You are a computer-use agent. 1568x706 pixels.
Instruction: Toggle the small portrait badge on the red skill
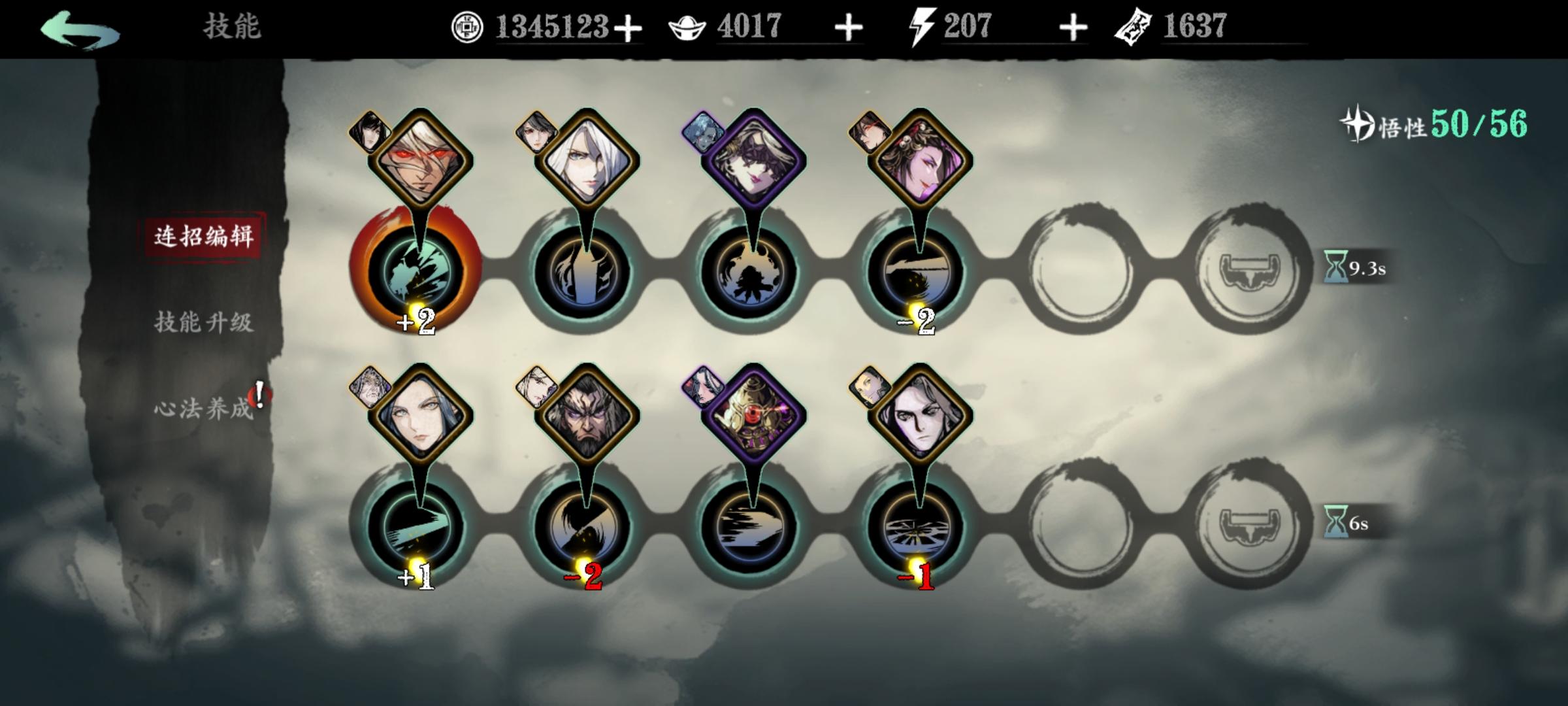pos(368,131)
